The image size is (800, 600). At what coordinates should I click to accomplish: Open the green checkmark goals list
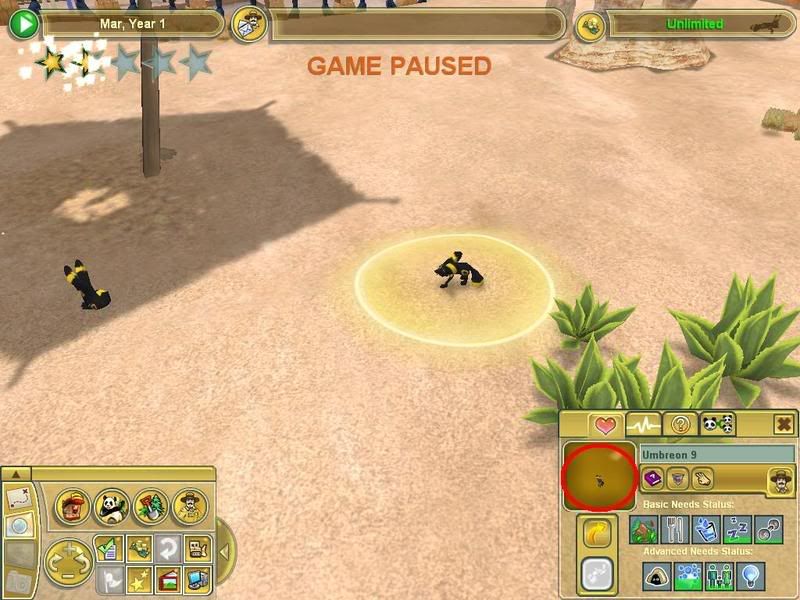109,549
